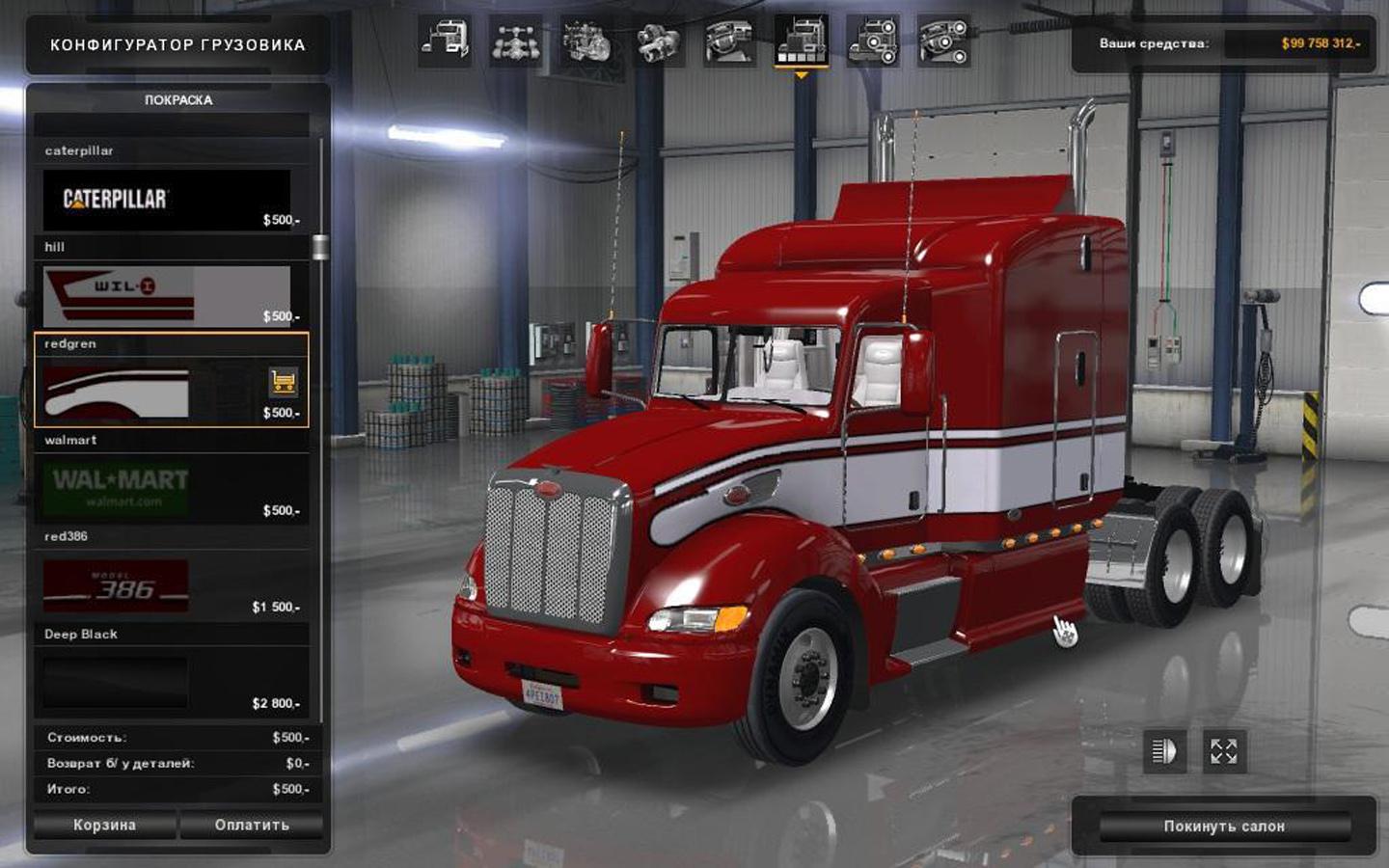The width and height of the screenshot is (1389, 868).
Task: Select the red386 paint option
Action: coord(167,586)
